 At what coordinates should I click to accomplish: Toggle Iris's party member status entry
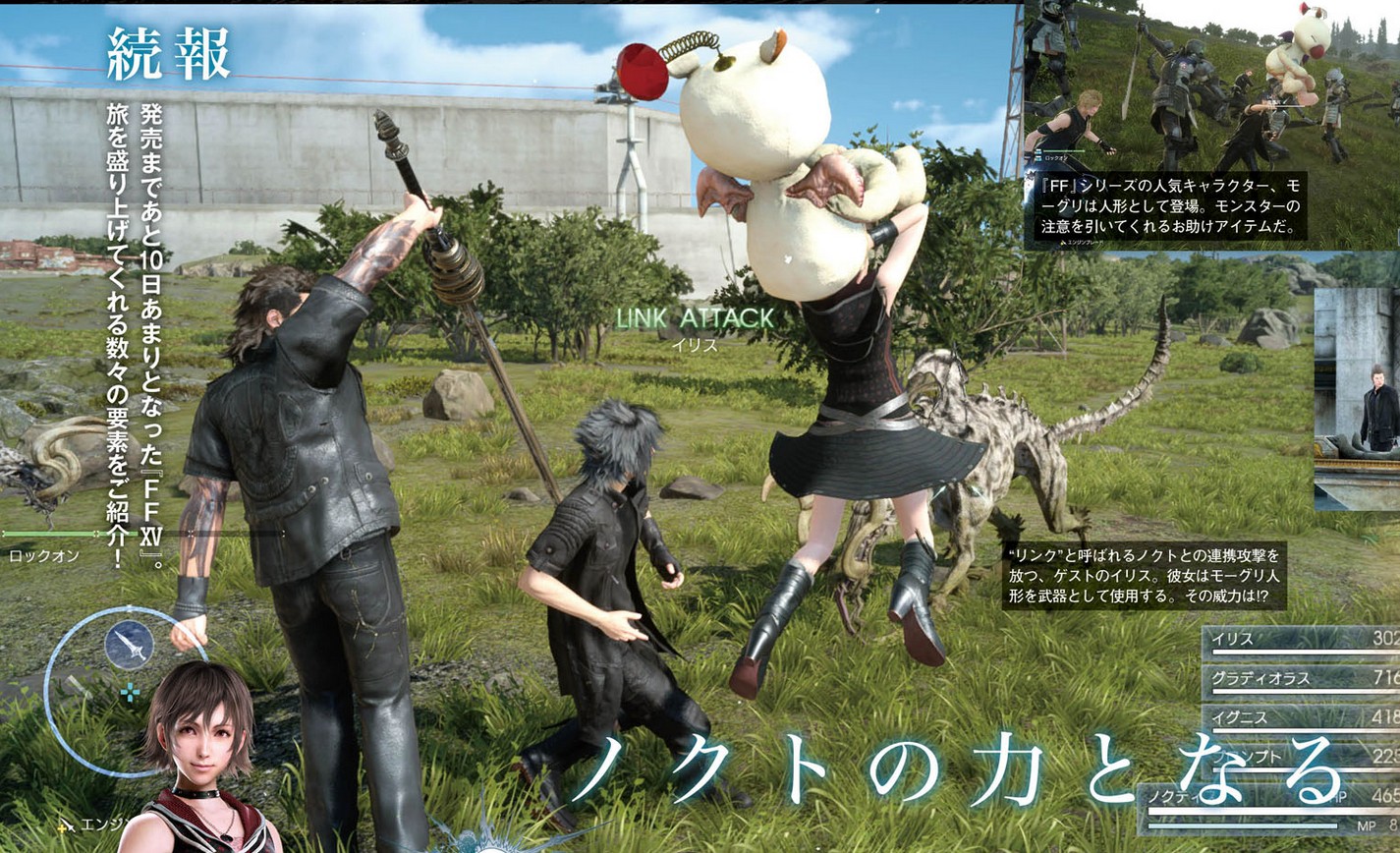pos(1232,640)
